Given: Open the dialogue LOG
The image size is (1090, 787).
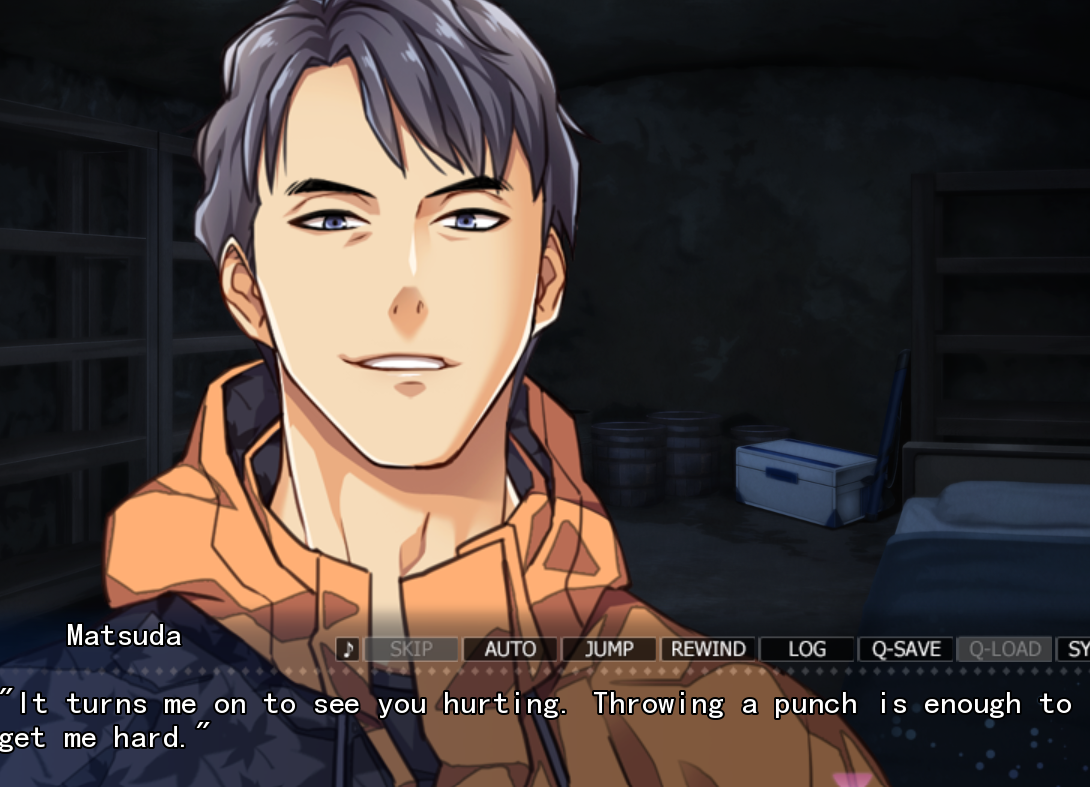Looking at the screenshot, I should pos(807,649).
